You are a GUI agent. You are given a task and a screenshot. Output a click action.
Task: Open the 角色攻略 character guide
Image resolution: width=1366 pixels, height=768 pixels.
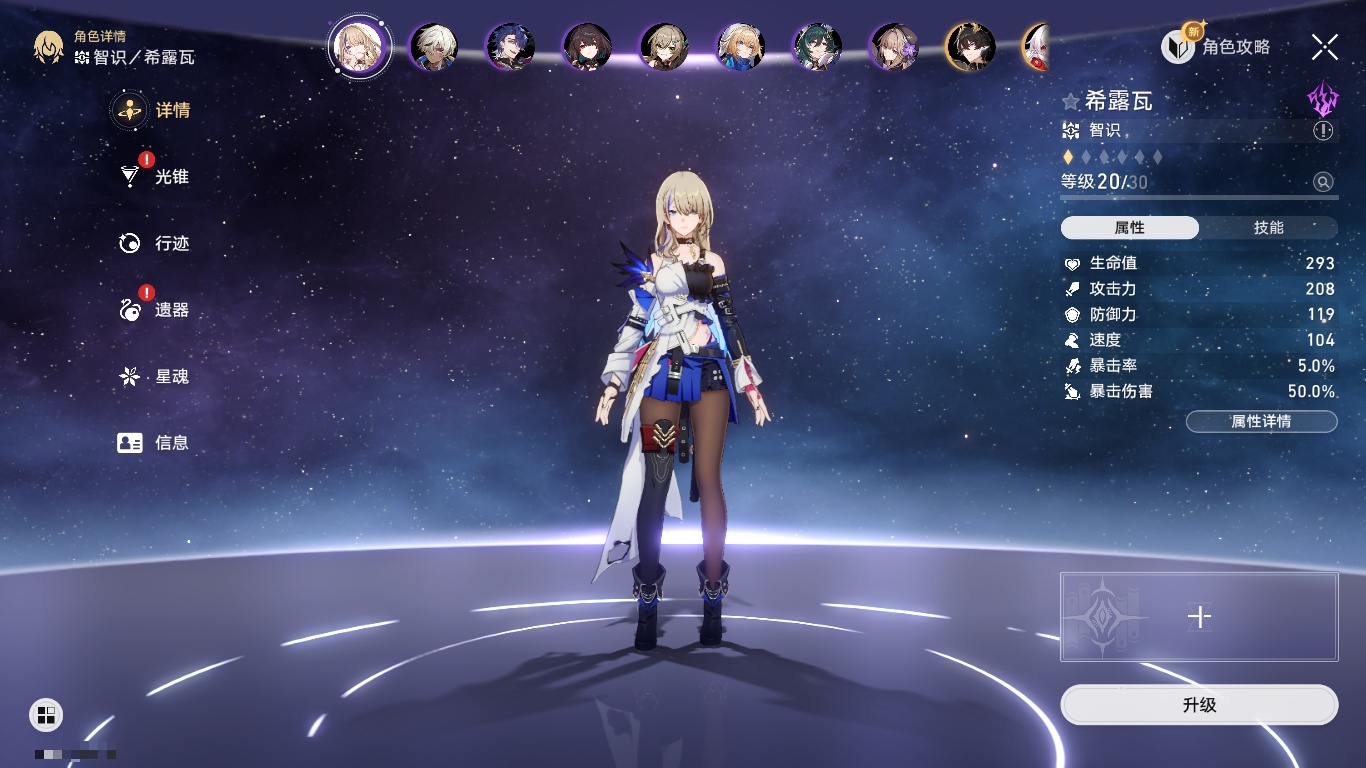click(1216, 46)
